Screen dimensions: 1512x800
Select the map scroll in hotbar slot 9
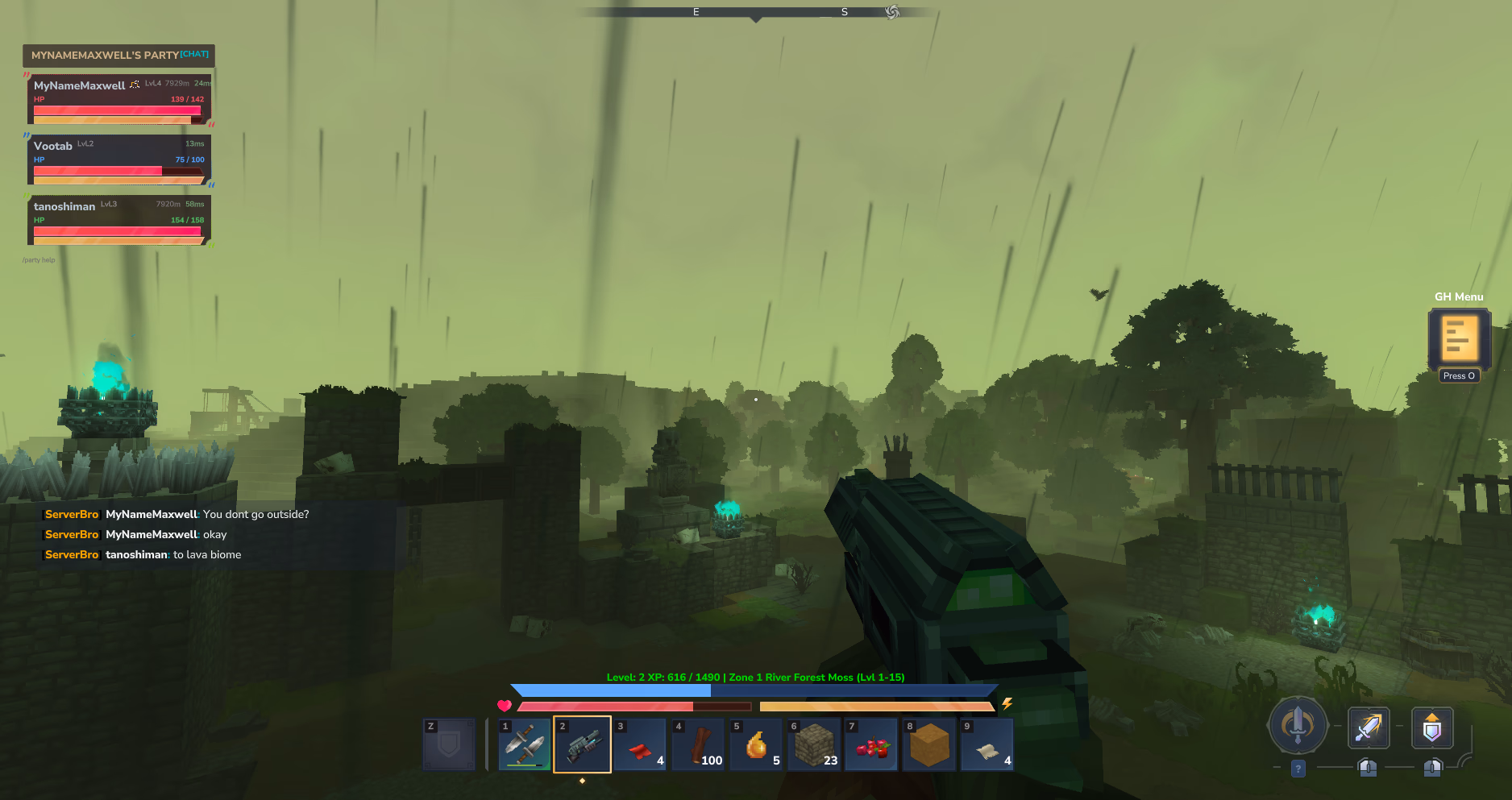(987, 743)
